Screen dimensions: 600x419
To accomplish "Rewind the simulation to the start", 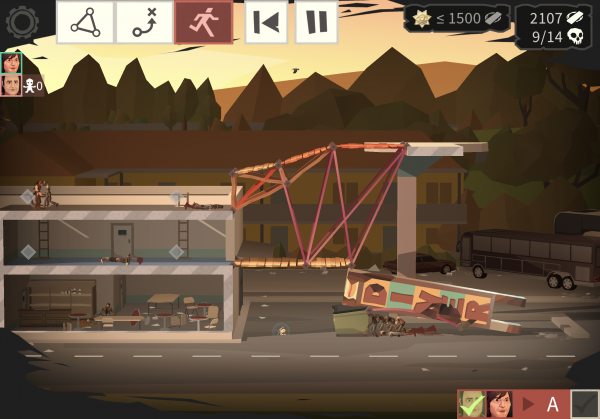I will click(266, 22).
